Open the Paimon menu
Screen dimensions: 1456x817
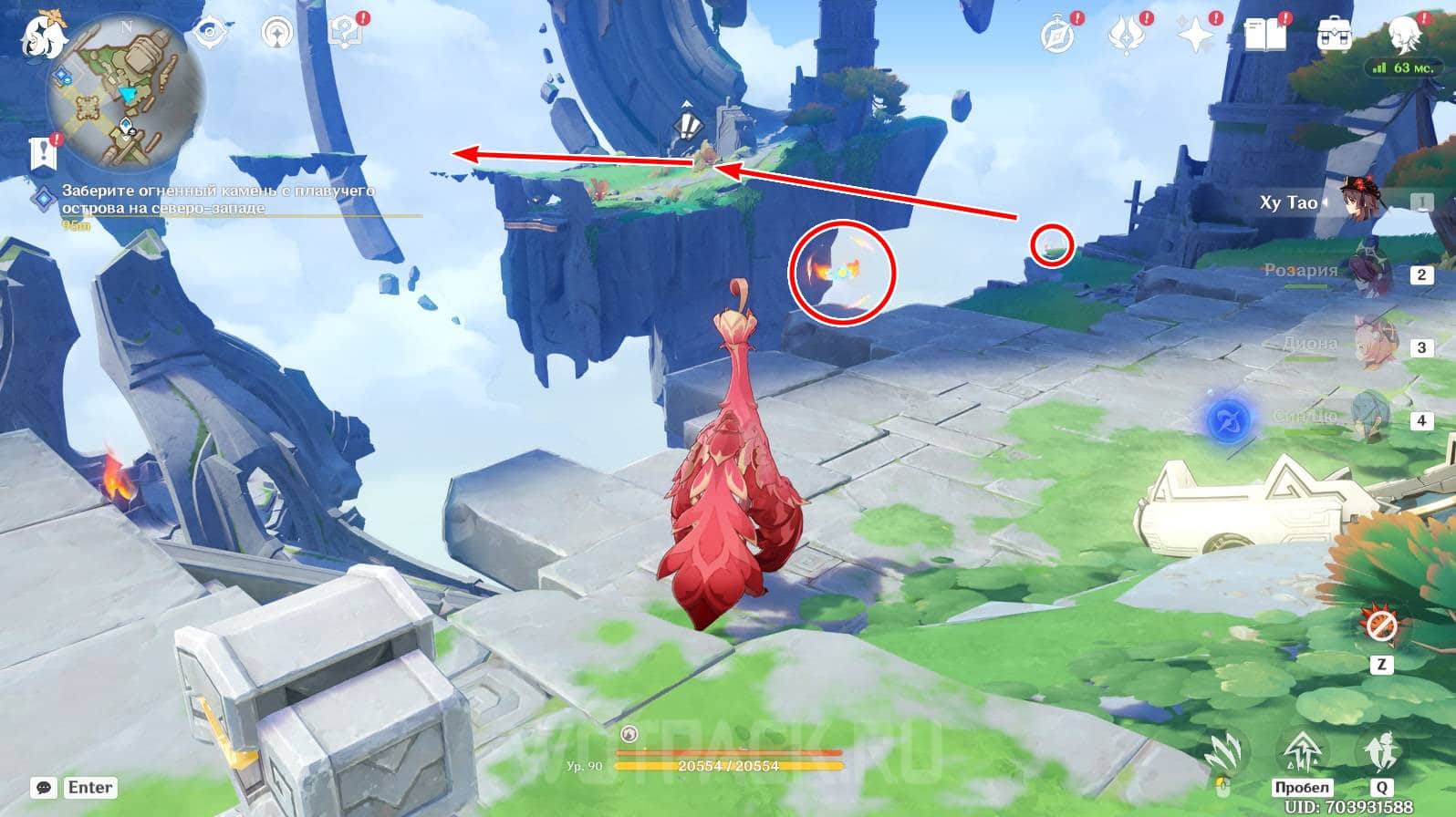point(38,33)
